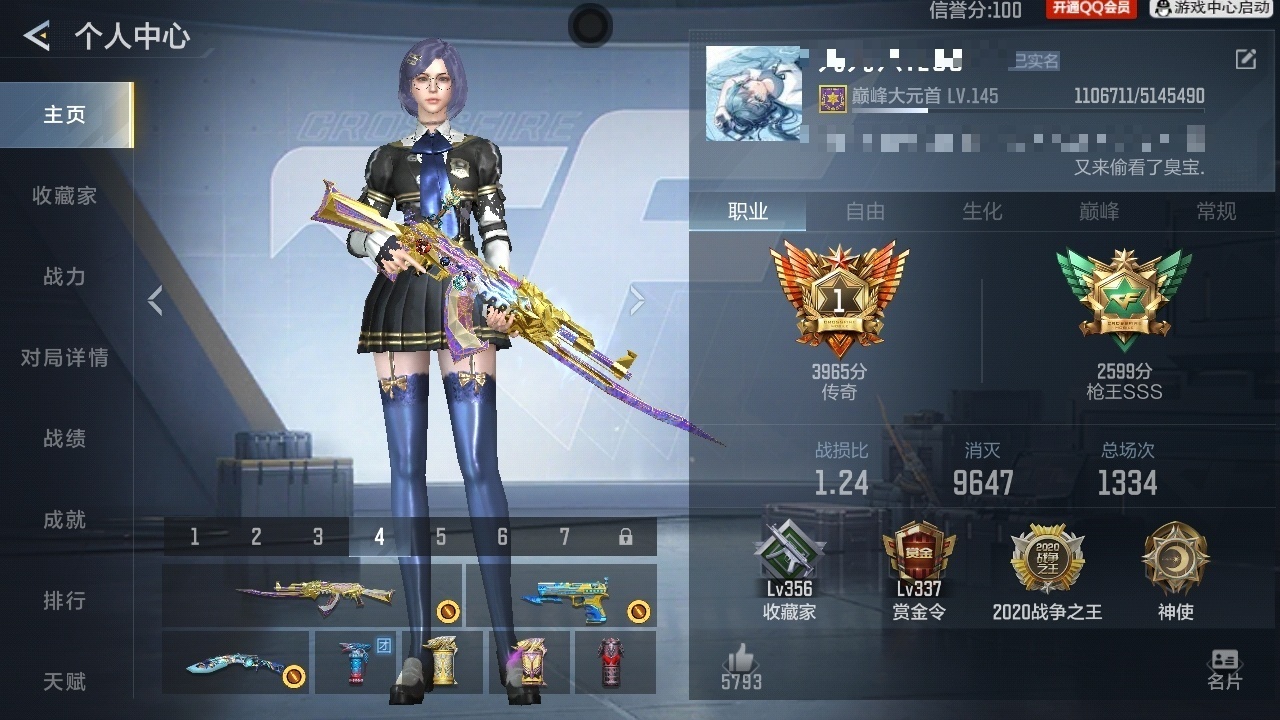View the 排行 rankings page

[x=65, y=601]
